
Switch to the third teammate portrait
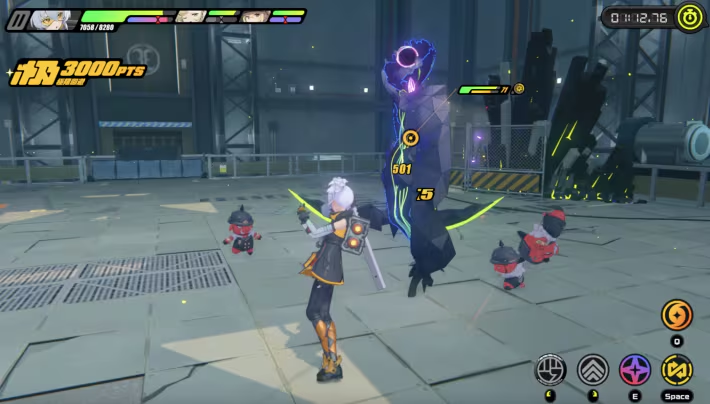pyautogui.click(x=254, y=16)
